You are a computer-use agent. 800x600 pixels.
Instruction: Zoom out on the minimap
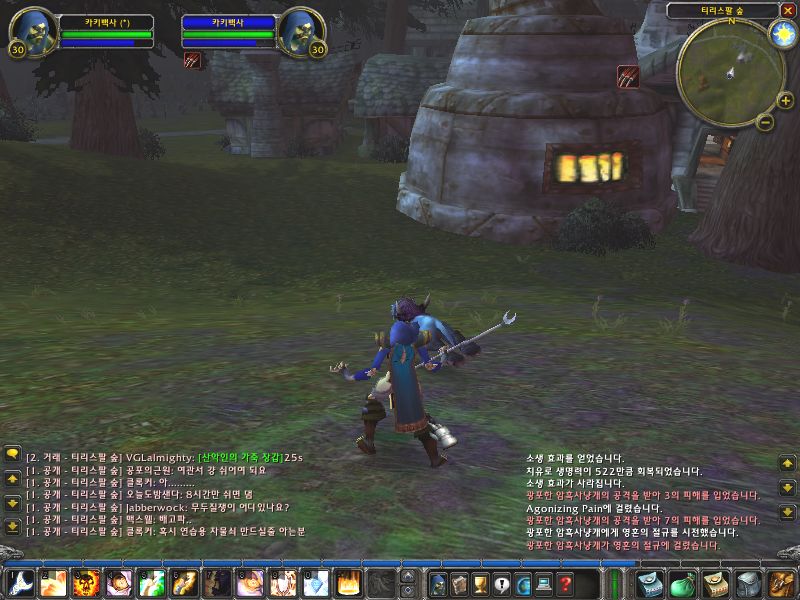(765, 122)
